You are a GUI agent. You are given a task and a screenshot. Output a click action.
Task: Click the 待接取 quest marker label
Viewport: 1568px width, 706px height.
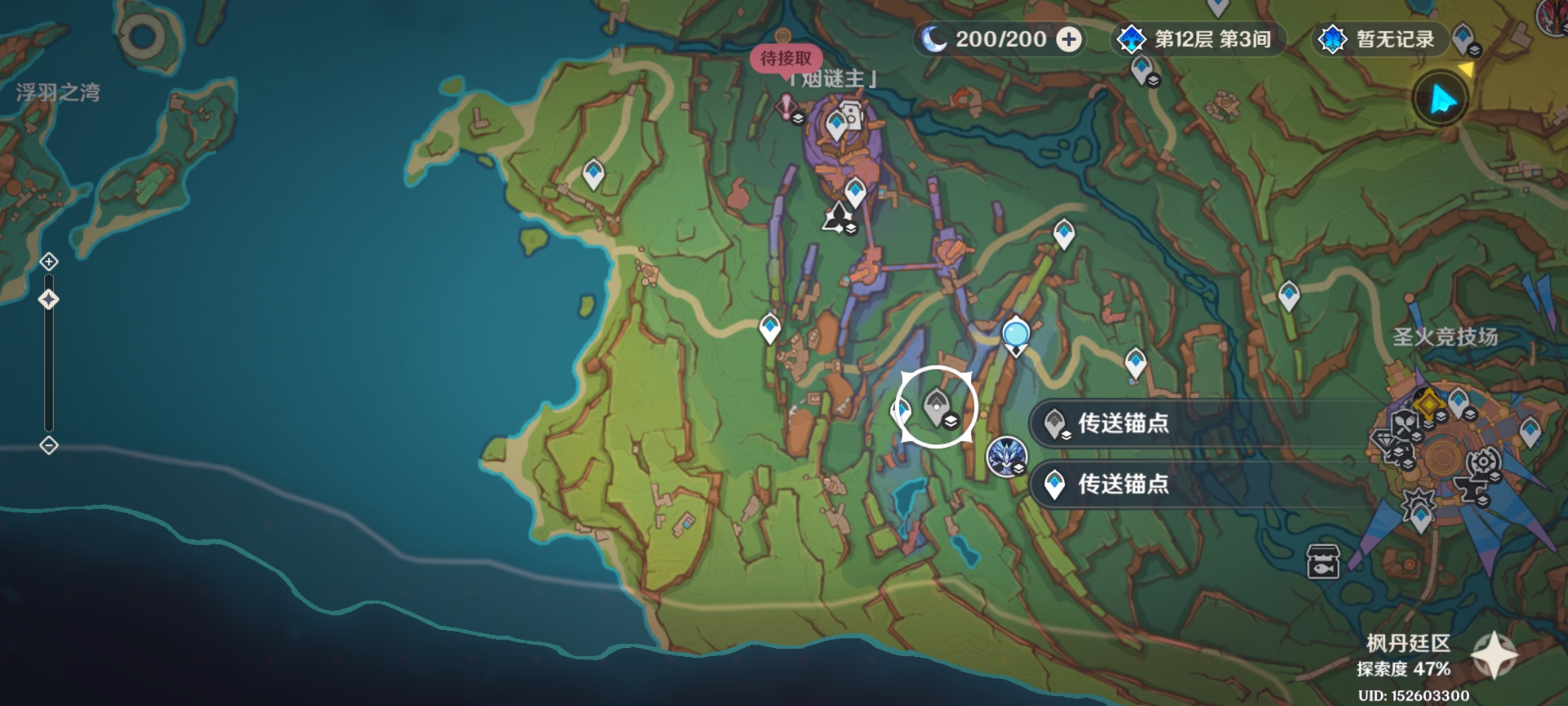(785, 59)
